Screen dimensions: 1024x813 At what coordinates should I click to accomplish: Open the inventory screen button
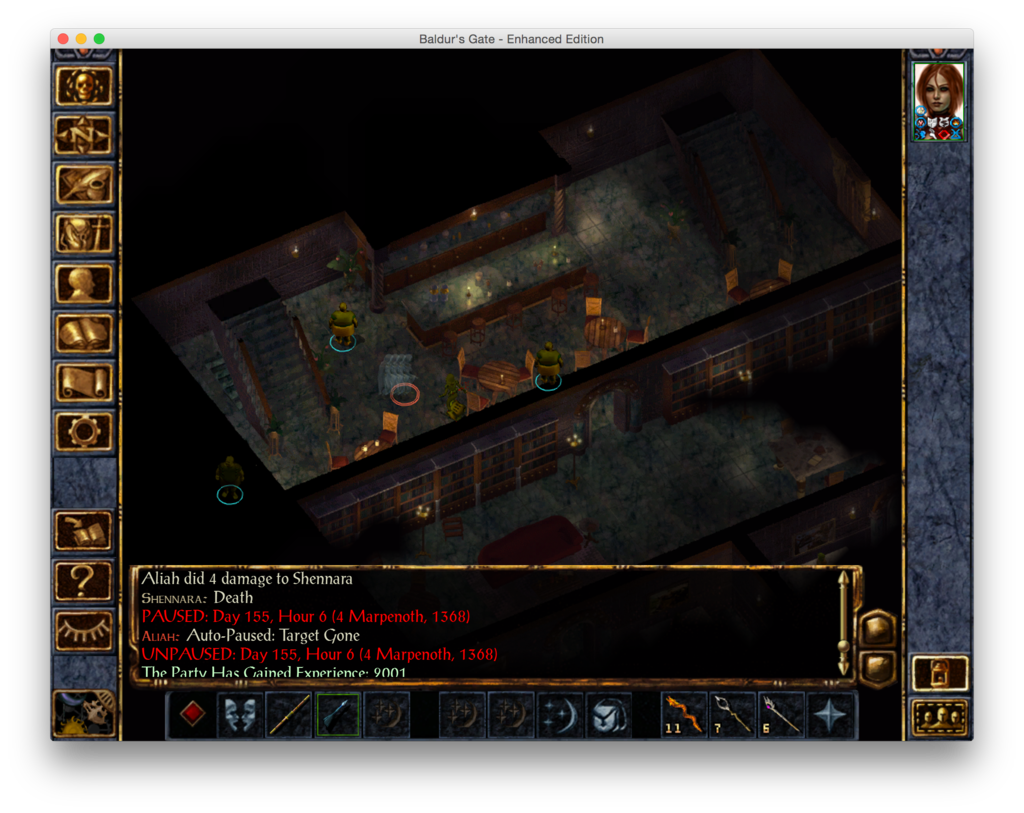click(x=84, y=234)
